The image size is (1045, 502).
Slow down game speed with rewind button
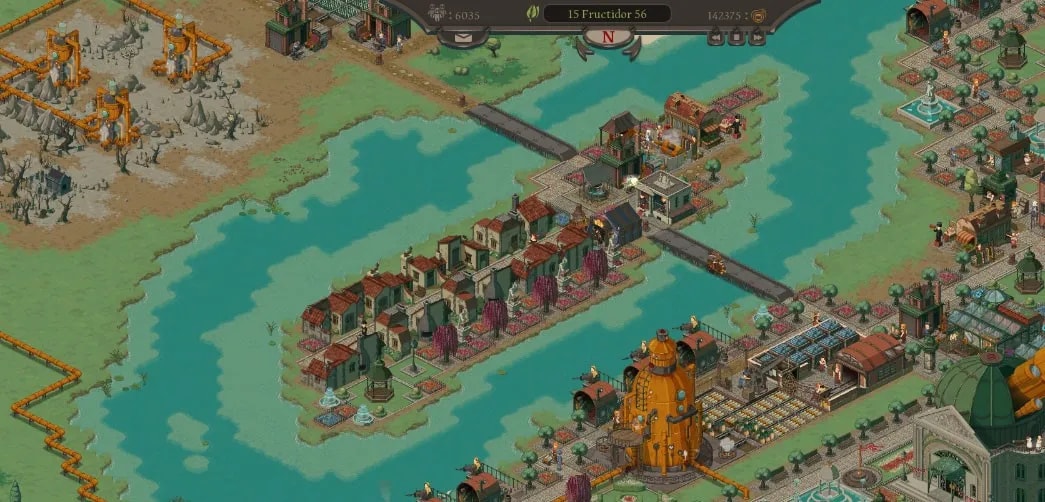715,39
